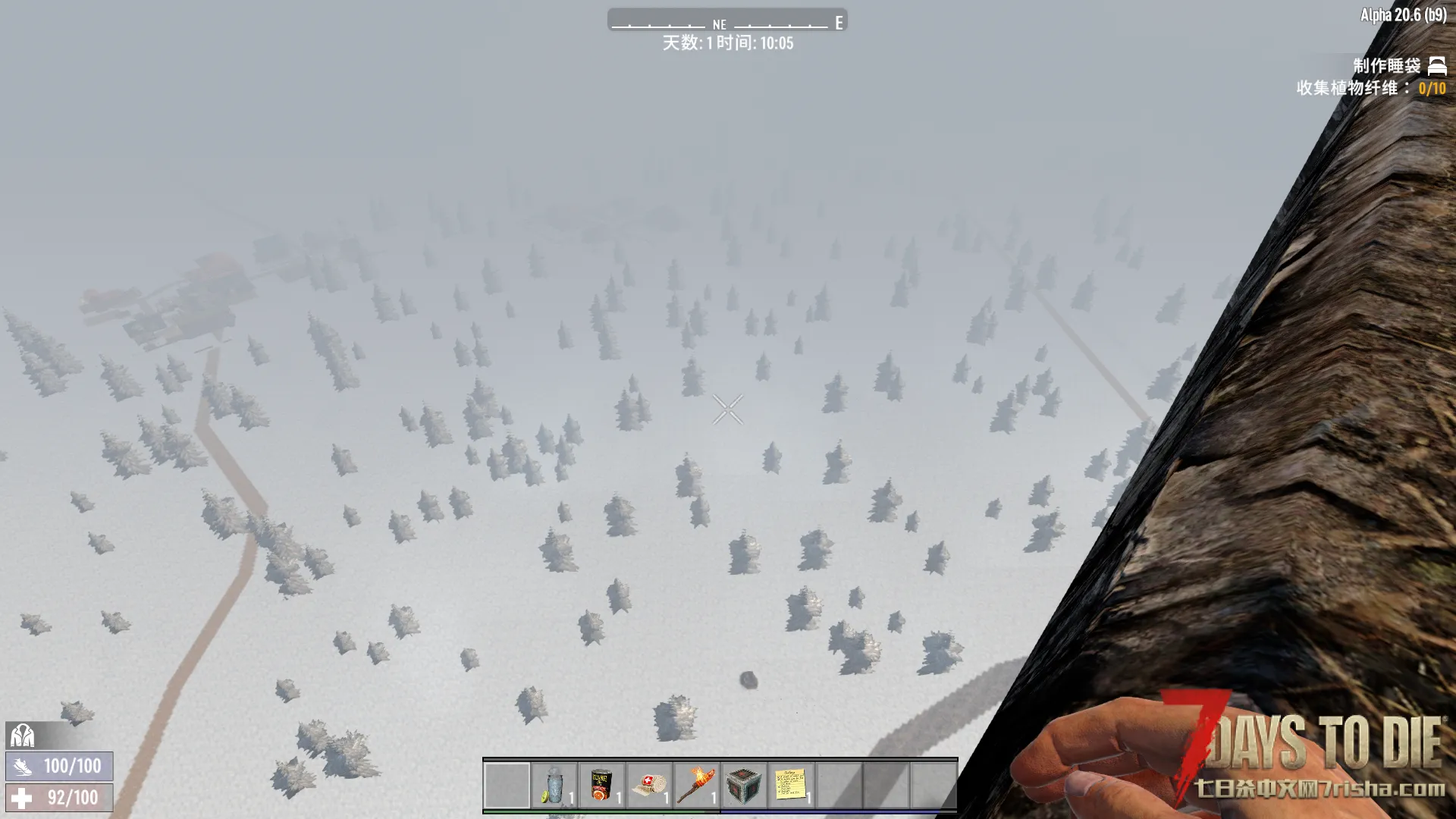Pick the yellow note in the hotbar
This screenshot has width=1456, height=819.
click(x=791, y=785)
